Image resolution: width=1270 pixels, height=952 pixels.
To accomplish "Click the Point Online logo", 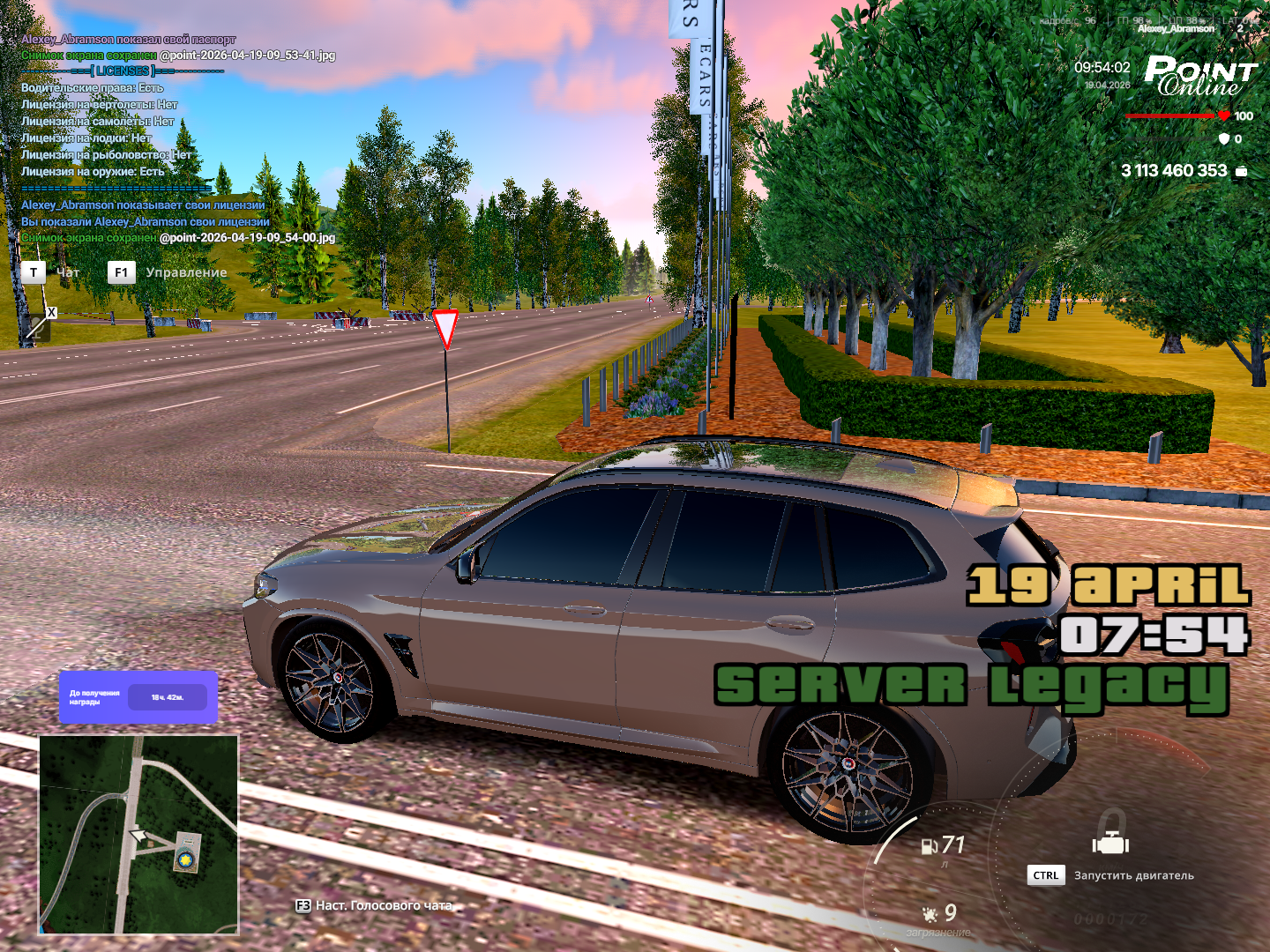I will click(1200, 77).
